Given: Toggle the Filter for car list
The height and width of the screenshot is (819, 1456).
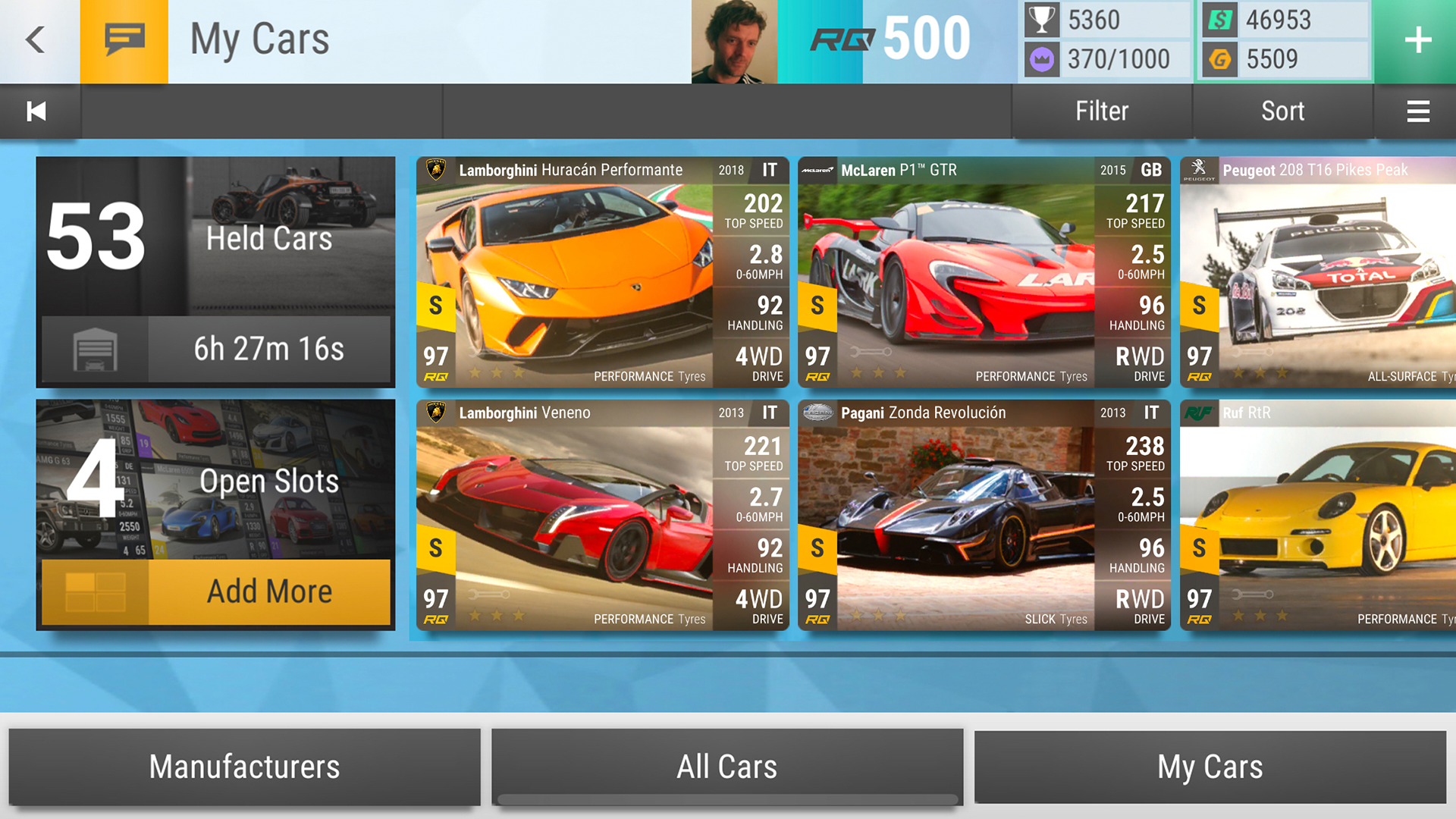Looking at the screenshot, I should coord(1101,111).
